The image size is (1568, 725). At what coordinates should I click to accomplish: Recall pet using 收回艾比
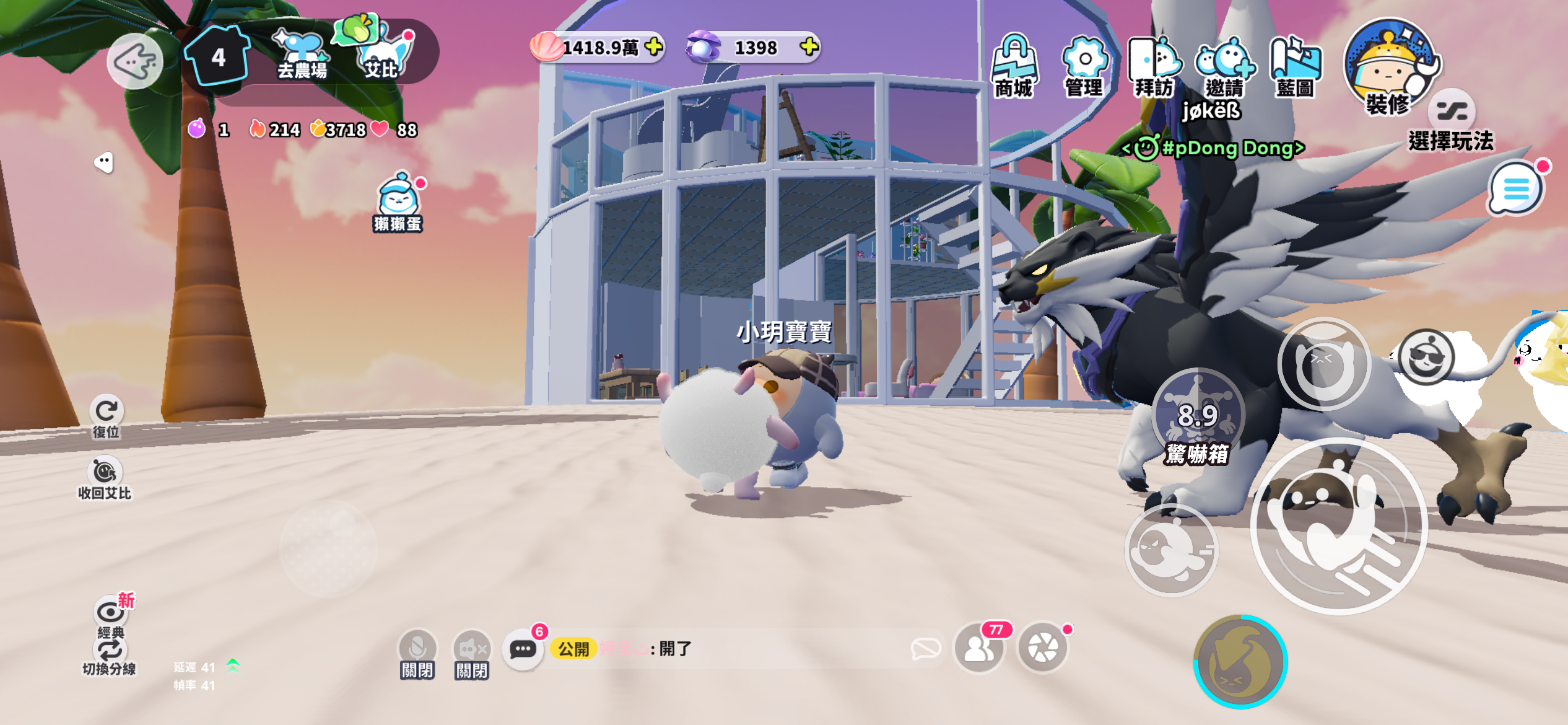[x=105, y=478]
